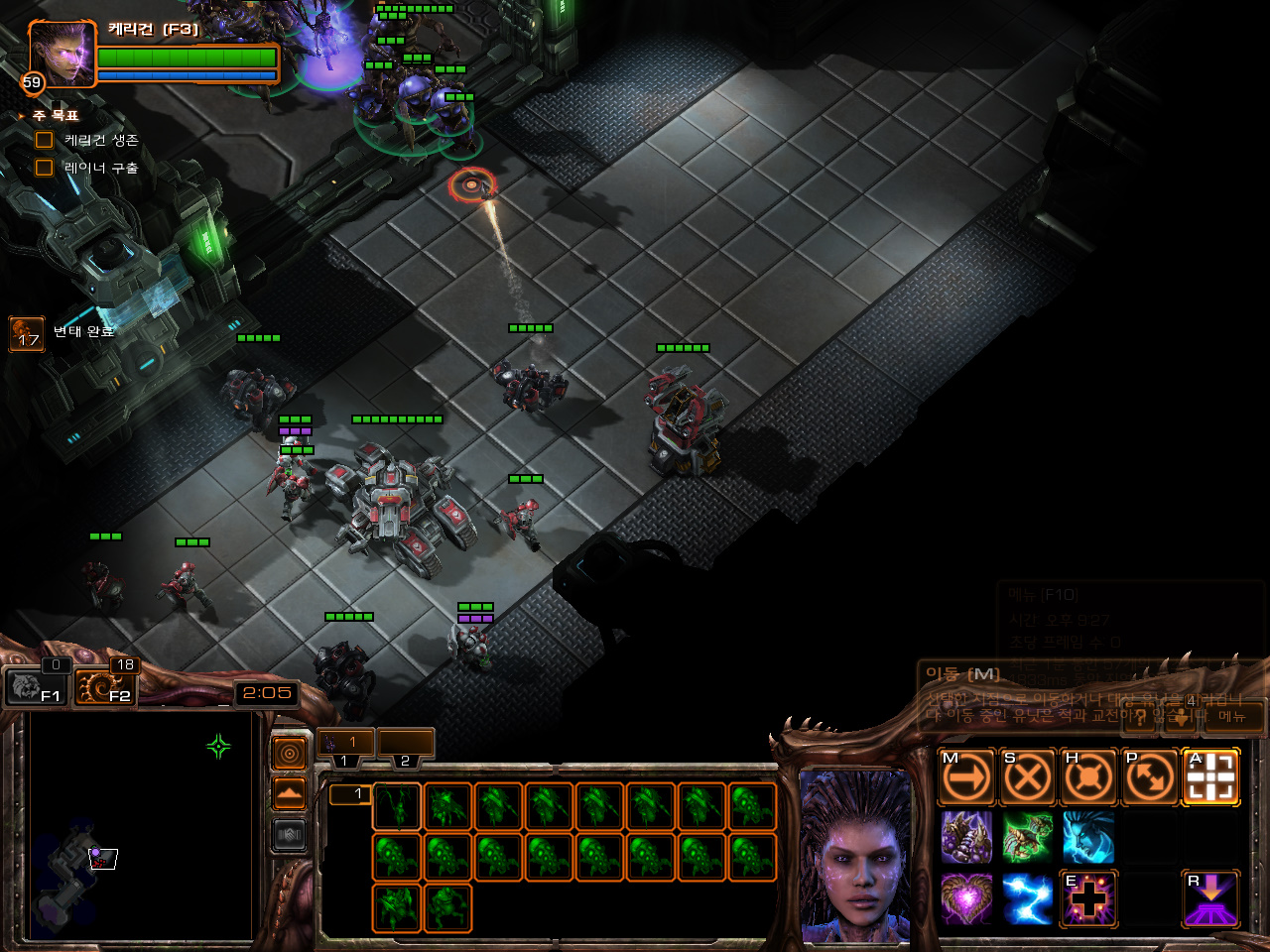Select the Attack command

coord(1210,776)
